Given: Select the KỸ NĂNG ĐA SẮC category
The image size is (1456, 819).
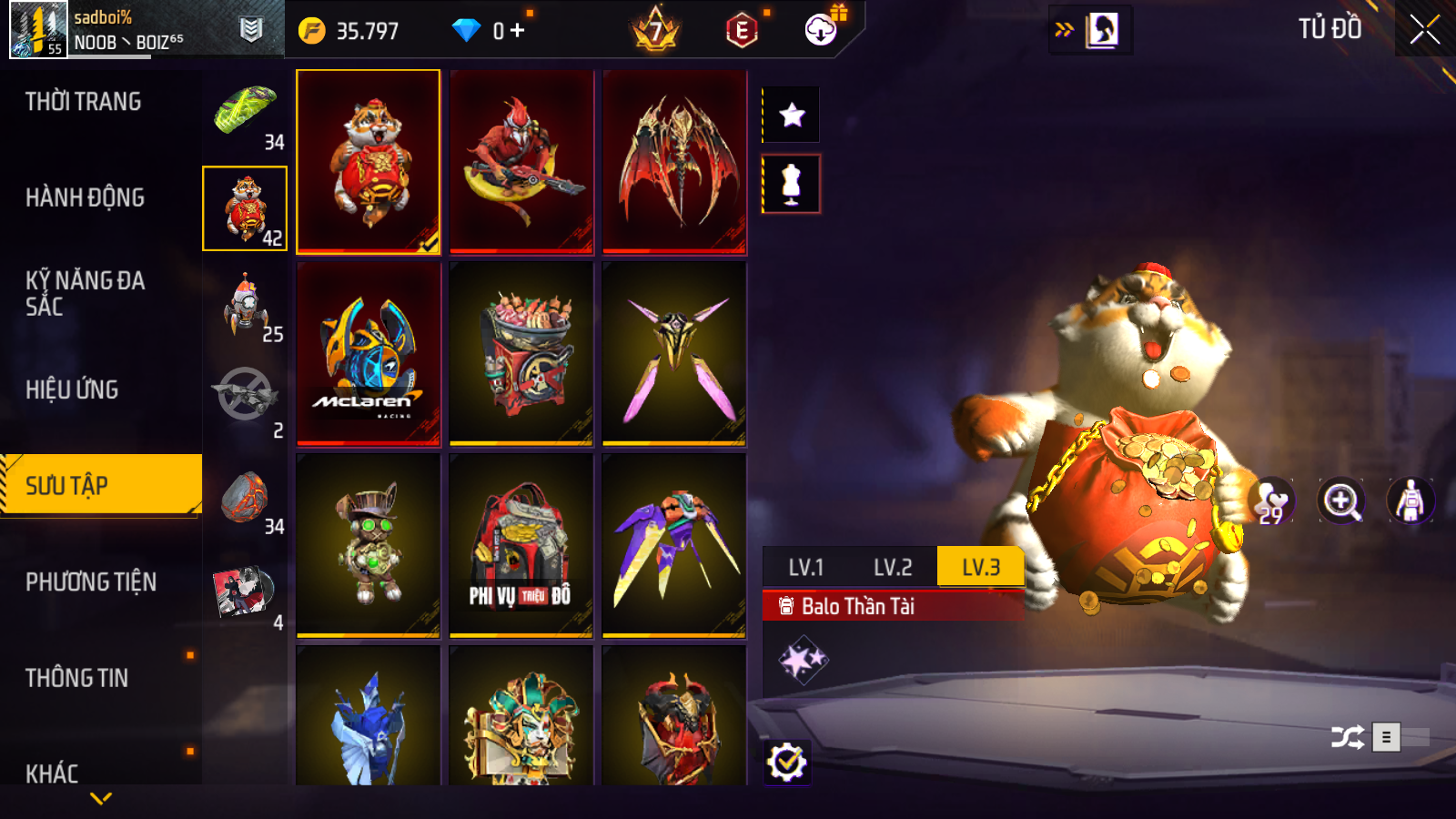Looking at the screenshot, I should pos(86,293).
